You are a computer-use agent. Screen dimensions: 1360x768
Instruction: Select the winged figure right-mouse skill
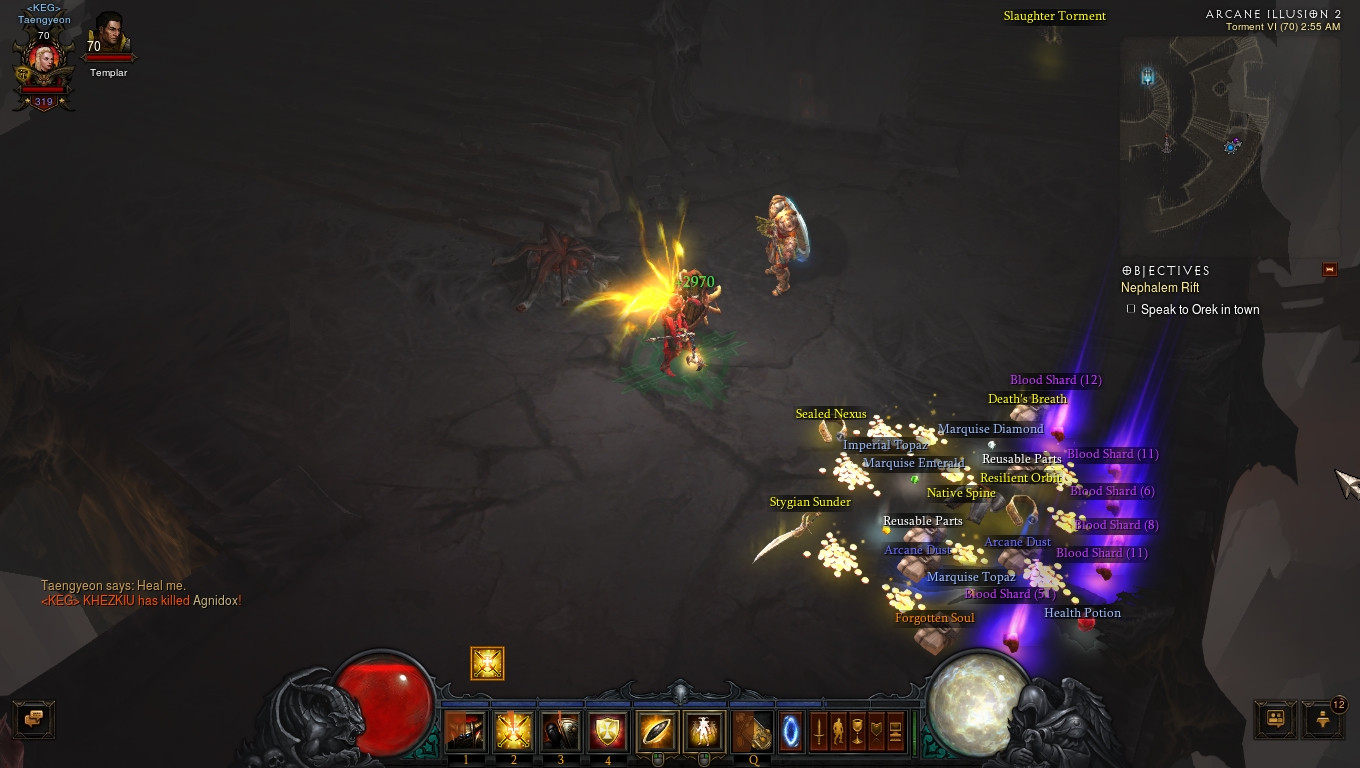pos(704,732)
